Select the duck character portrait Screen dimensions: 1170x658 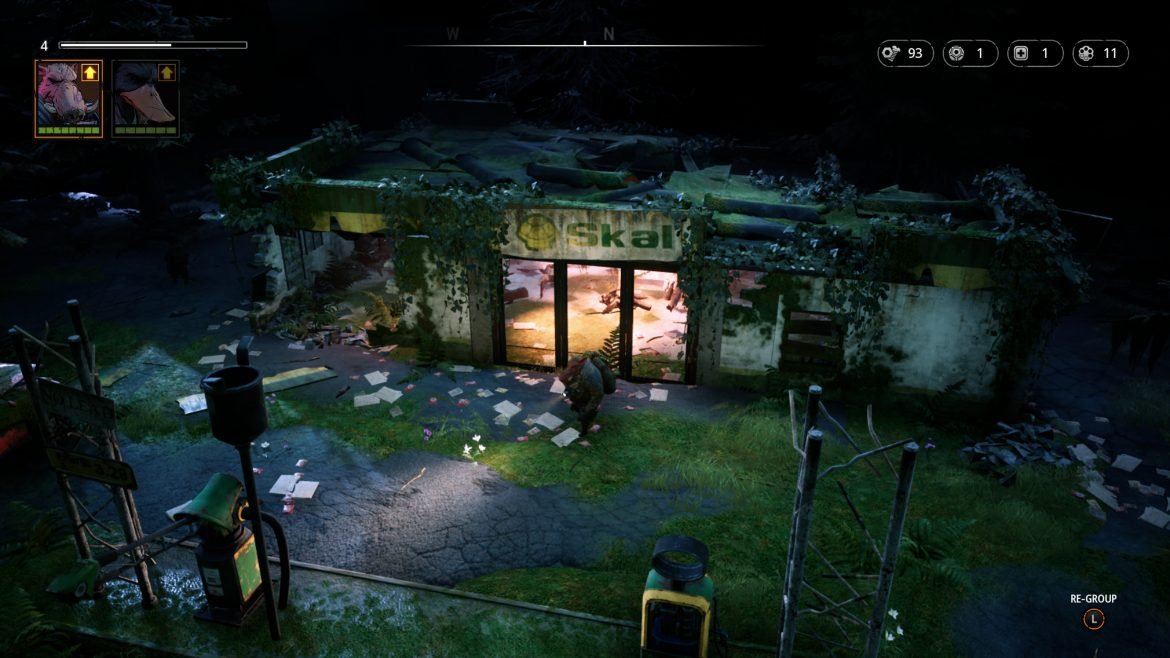(145, 98)
